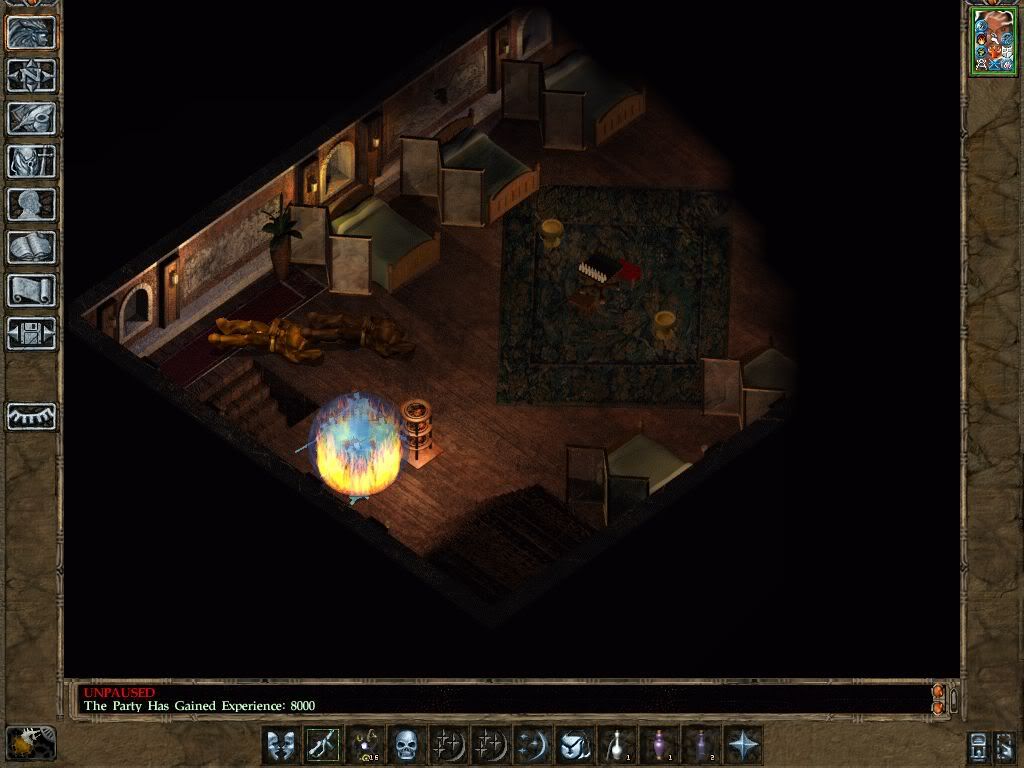Image resolution: width=1024 pixels, height=768 pixels.
Task: Use the purple potion with count 2
Action: pos(701,745)
